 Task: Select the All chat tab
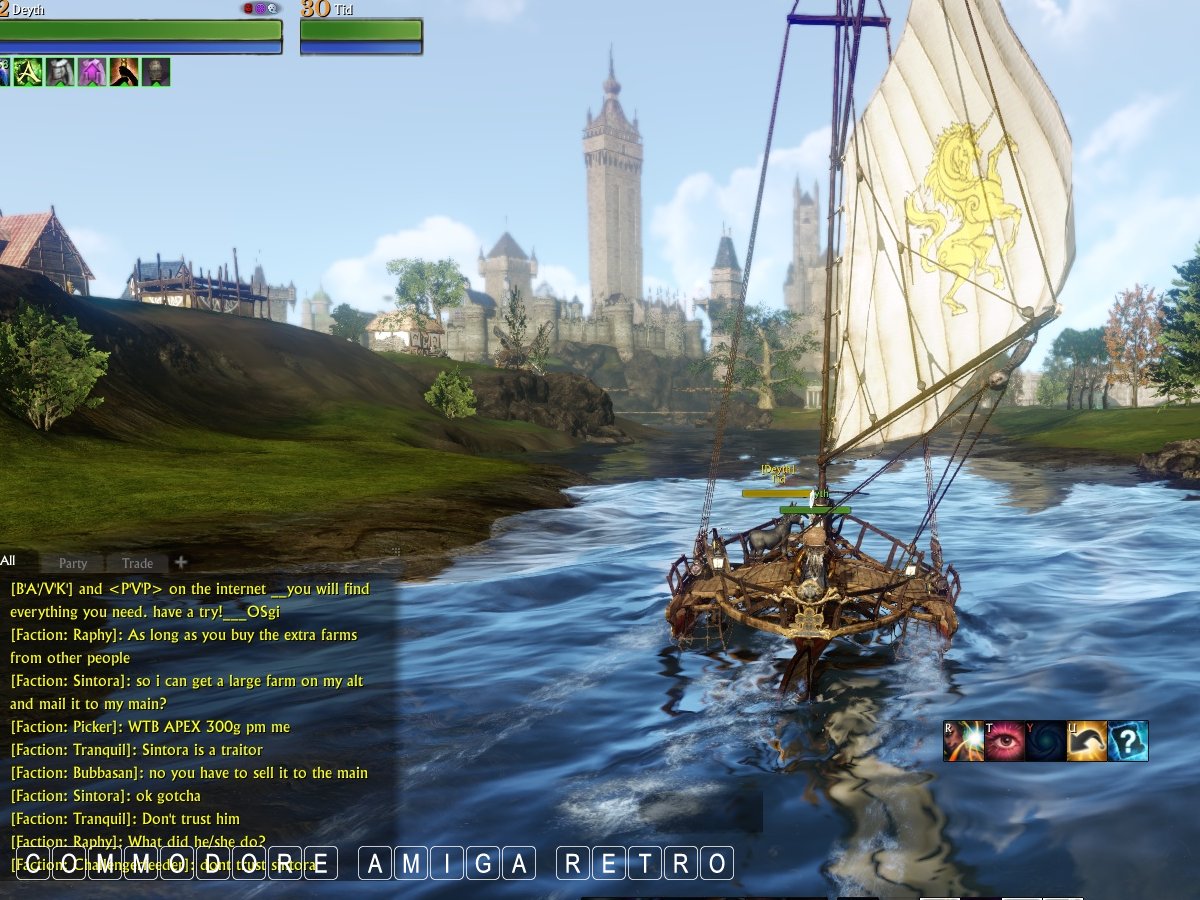click(8, 561)
